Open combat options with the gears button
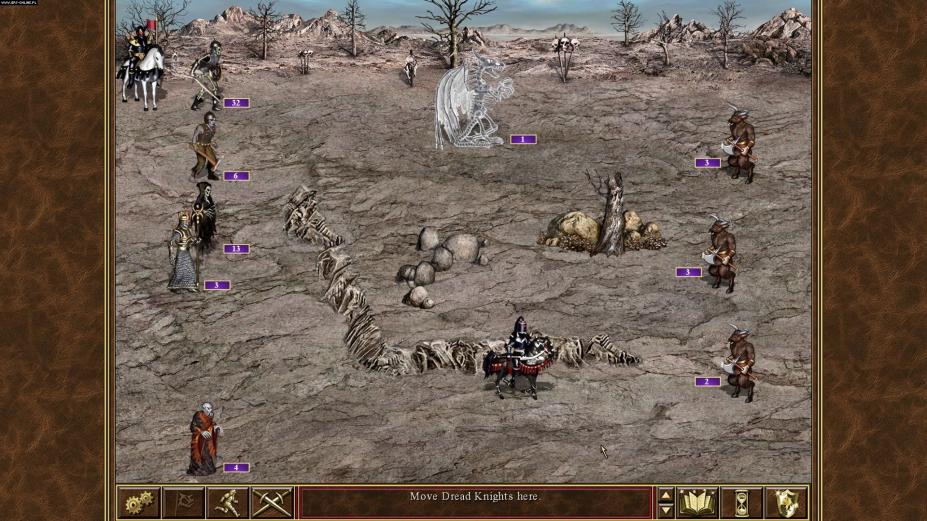Viewport: 927px width, 521px height. tap(139, 502)
